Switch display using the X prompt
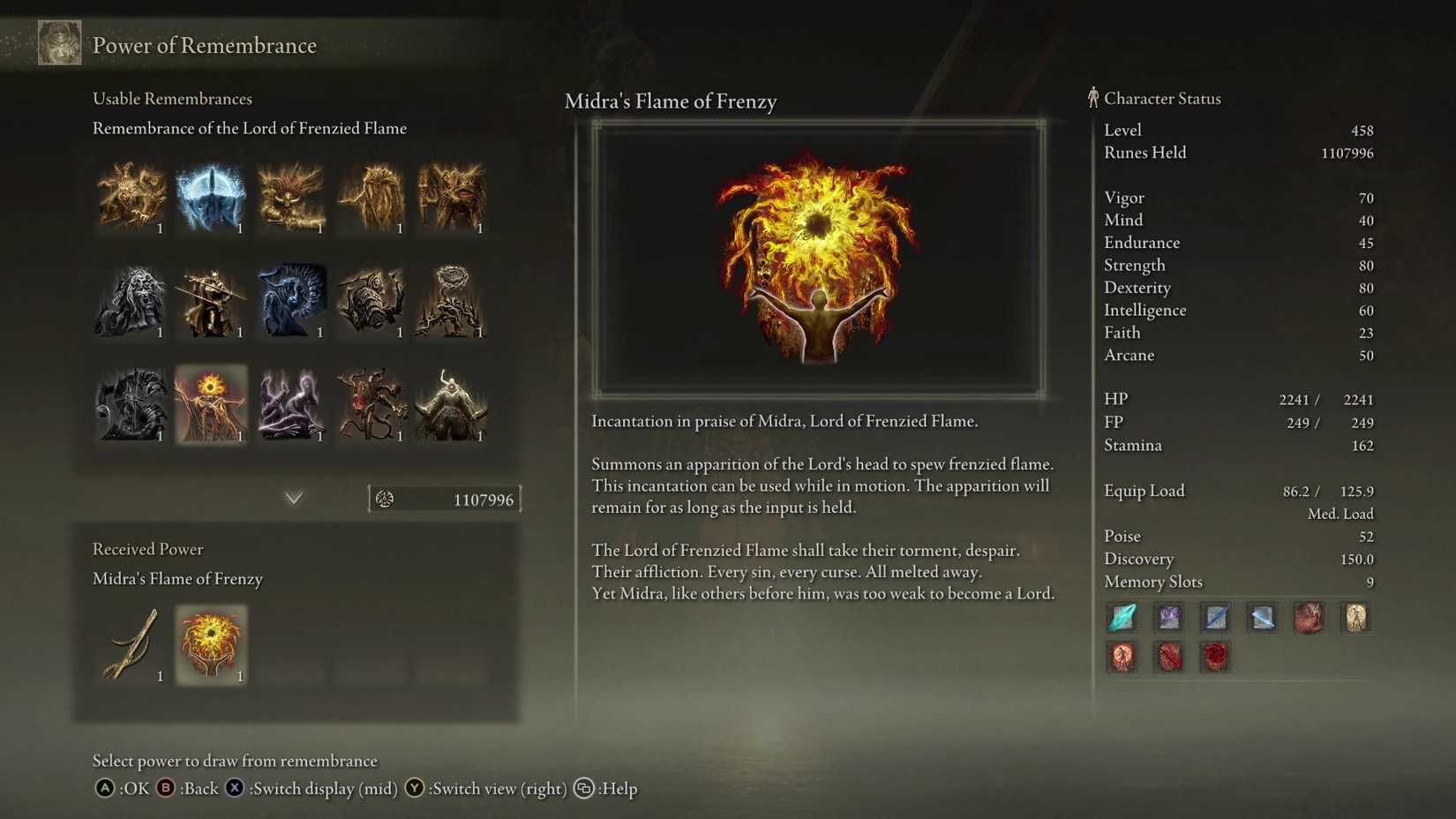The width and height of the screenshot is (1456, 819). (x=234, y=789)
